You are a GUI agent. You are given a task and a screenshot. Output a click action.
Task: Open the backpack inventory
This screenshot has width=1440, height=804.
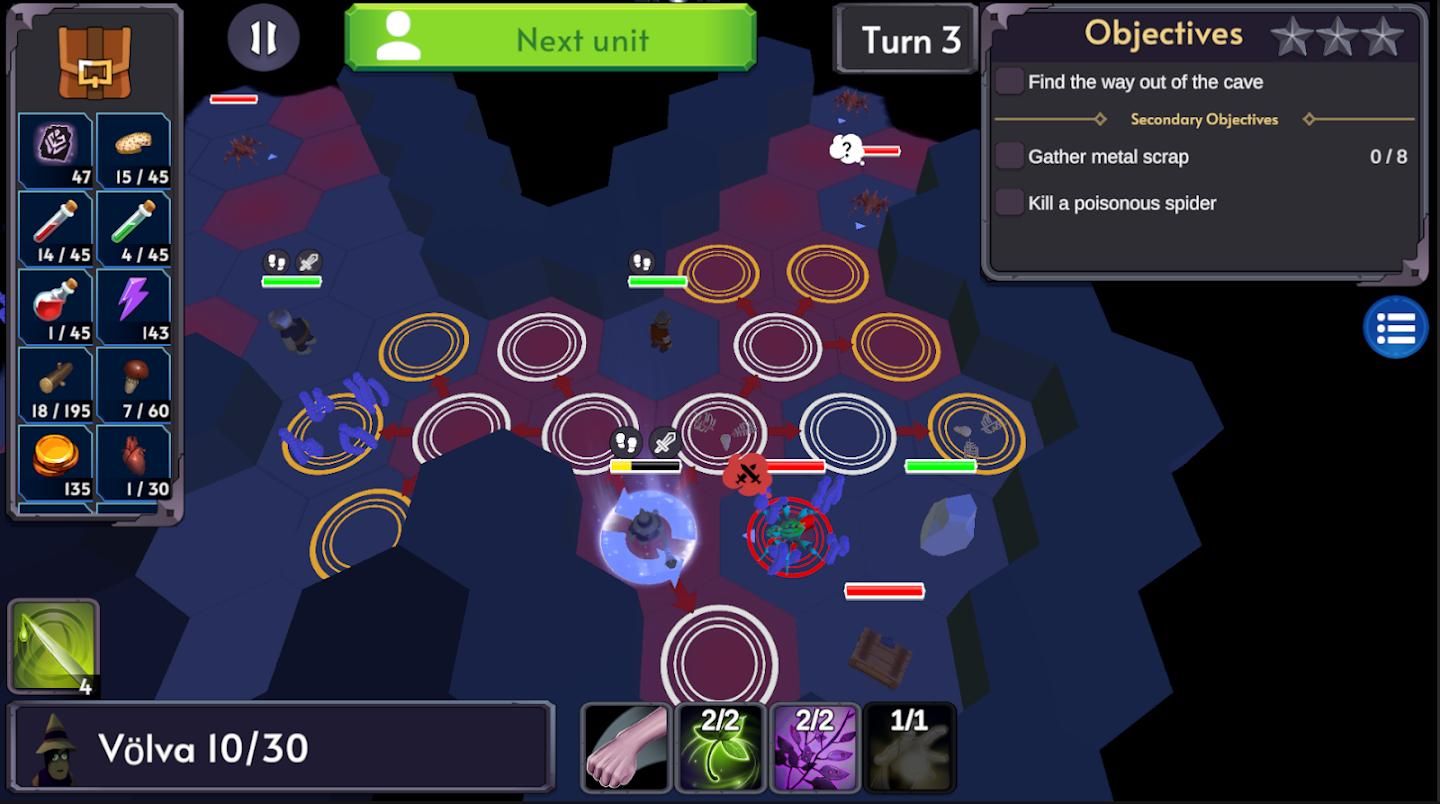[94, 62]
